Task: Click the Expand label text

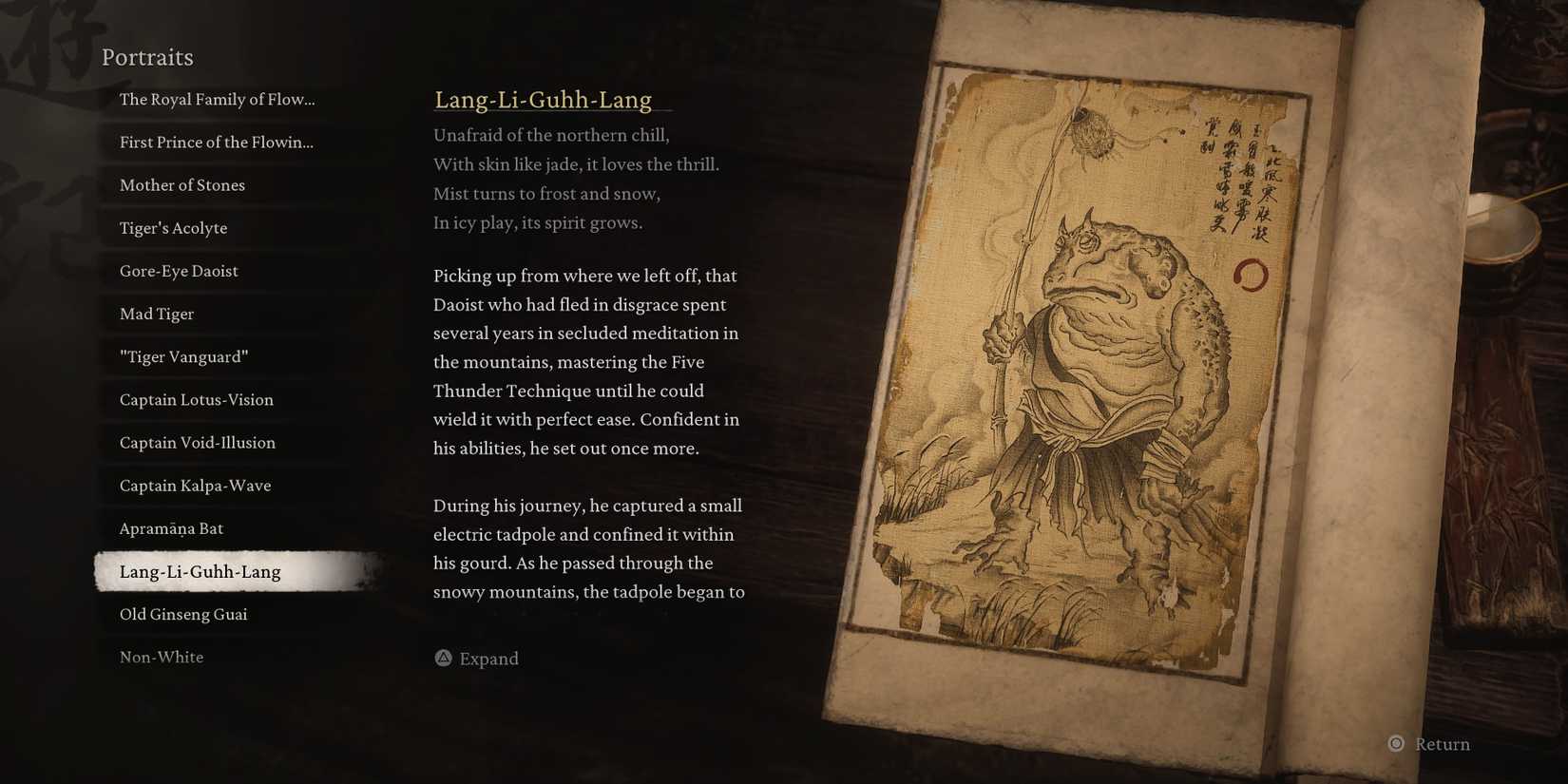Action: (x=488, y=658)
